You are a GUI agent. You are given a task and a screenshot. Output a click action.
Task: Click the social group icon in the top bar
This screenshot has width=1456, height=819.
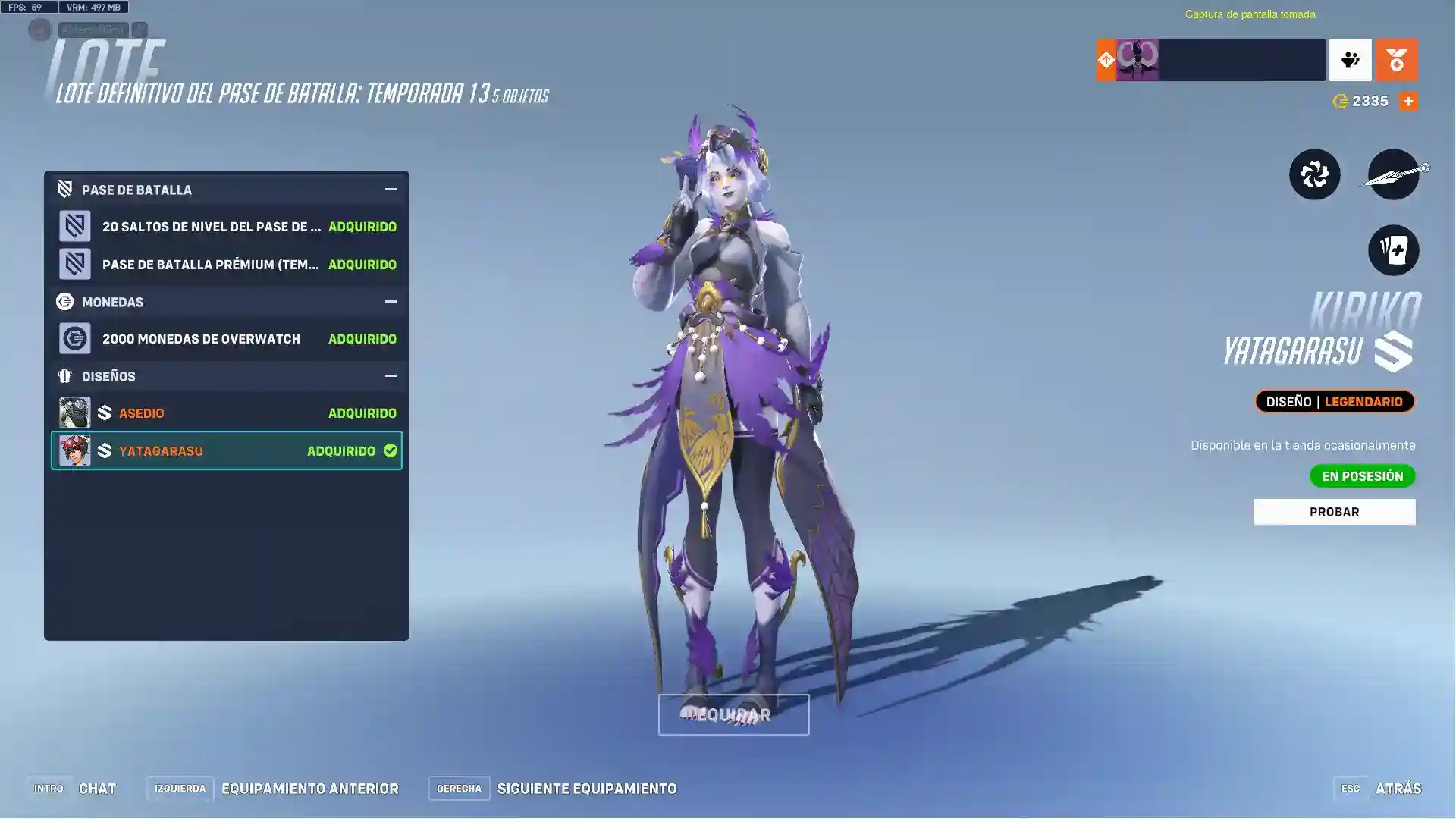[1351, 60]
